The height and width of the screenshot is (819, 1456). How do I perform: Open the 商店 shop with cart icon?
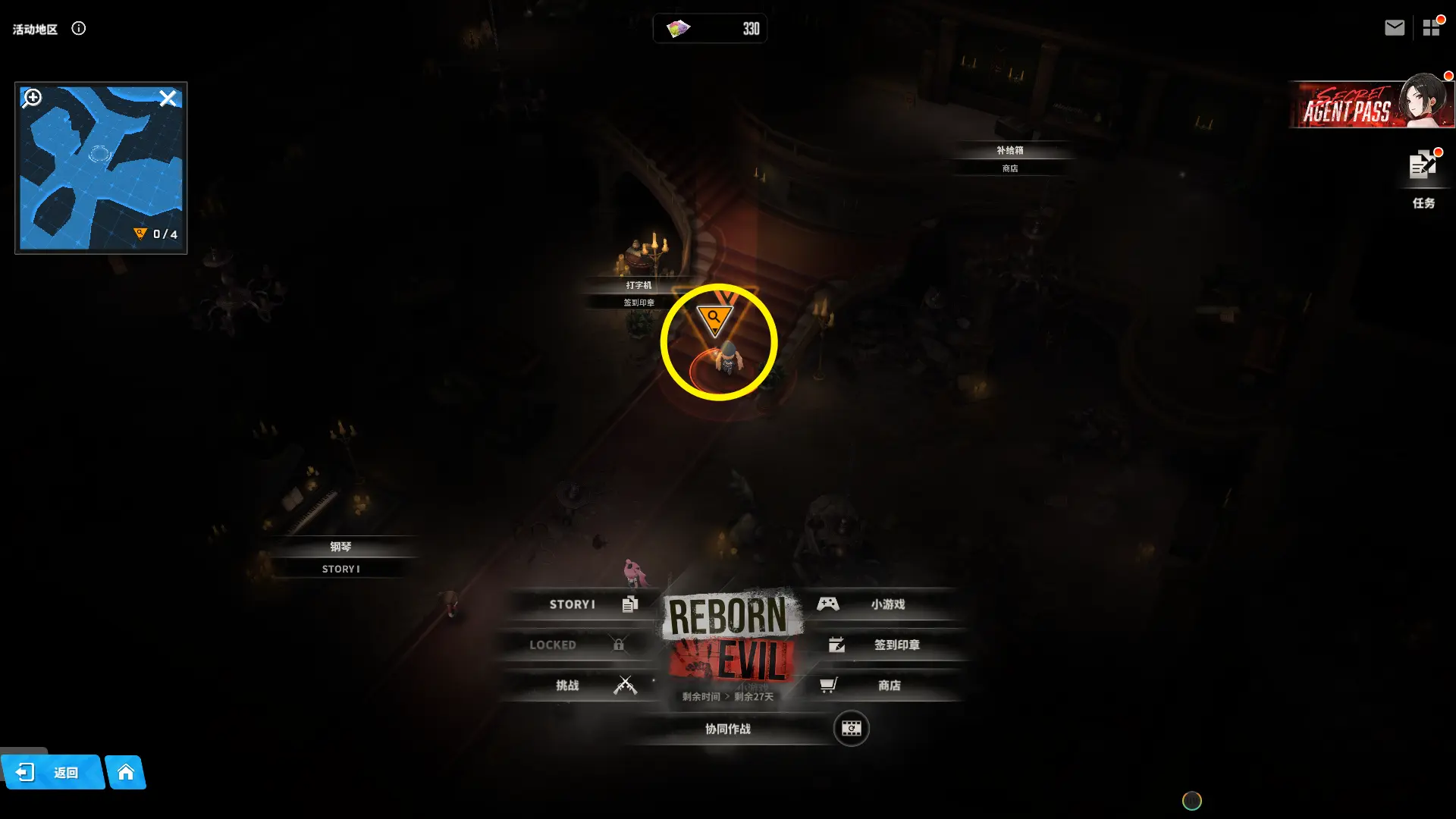(x=880, y=686)
